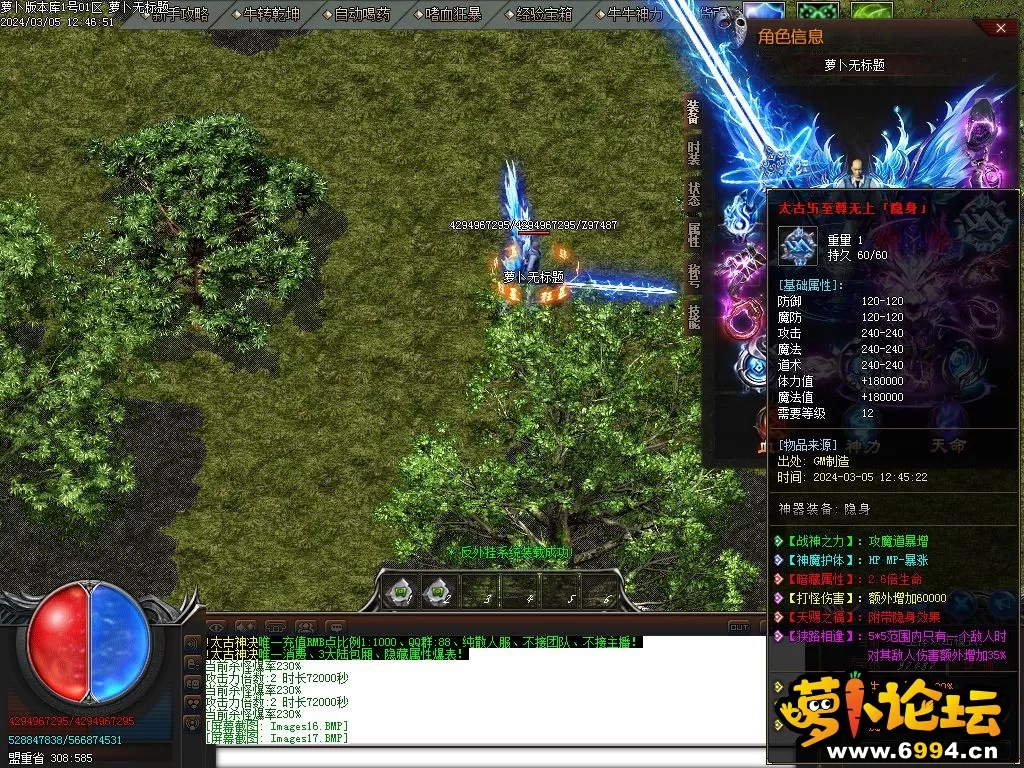Image resolution: width=1024 pixels, height=768 pixels.
Task: Click the green leaf buff icon
Action: pos(871,13)
